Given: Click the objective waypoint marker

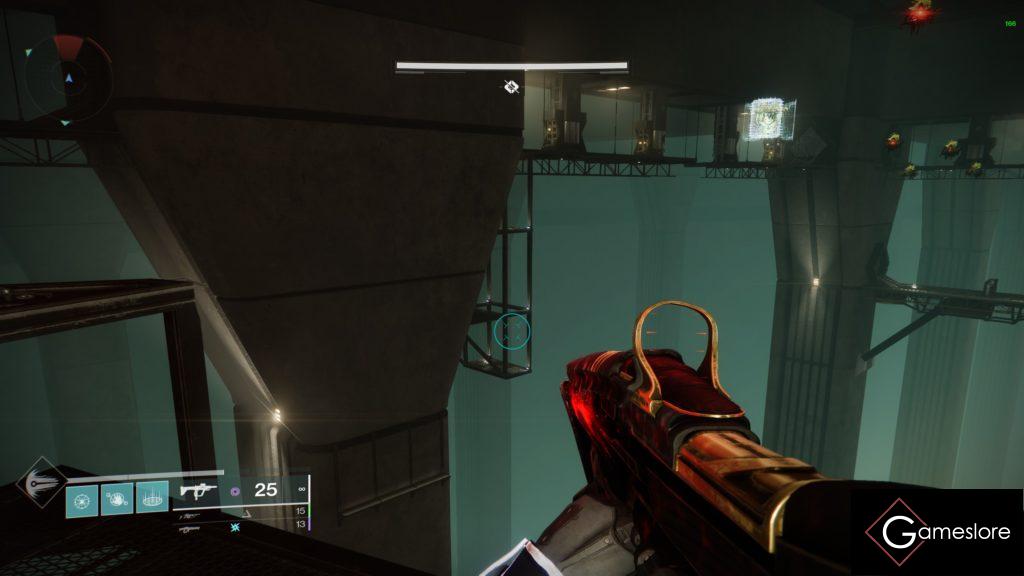Looking at the screenshot, I should point(511,87).
